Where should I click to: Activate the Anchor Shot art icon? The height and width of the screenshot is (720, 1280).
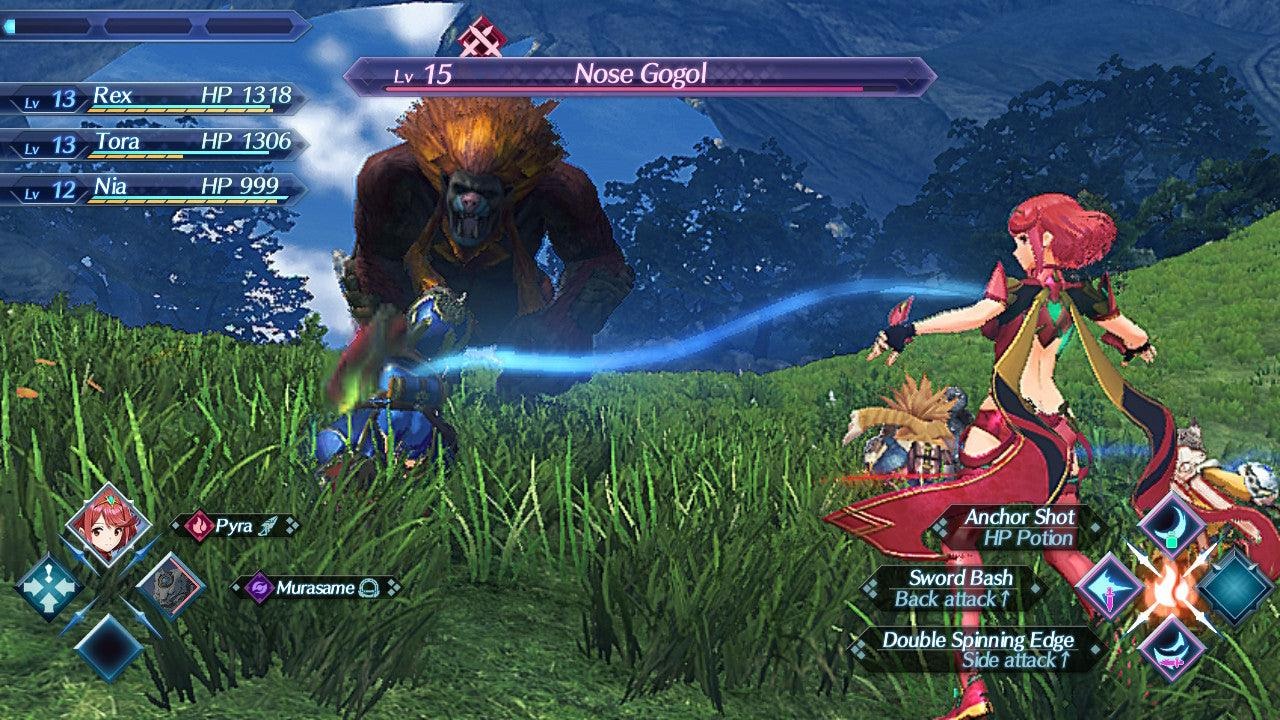coord(1170,523)
